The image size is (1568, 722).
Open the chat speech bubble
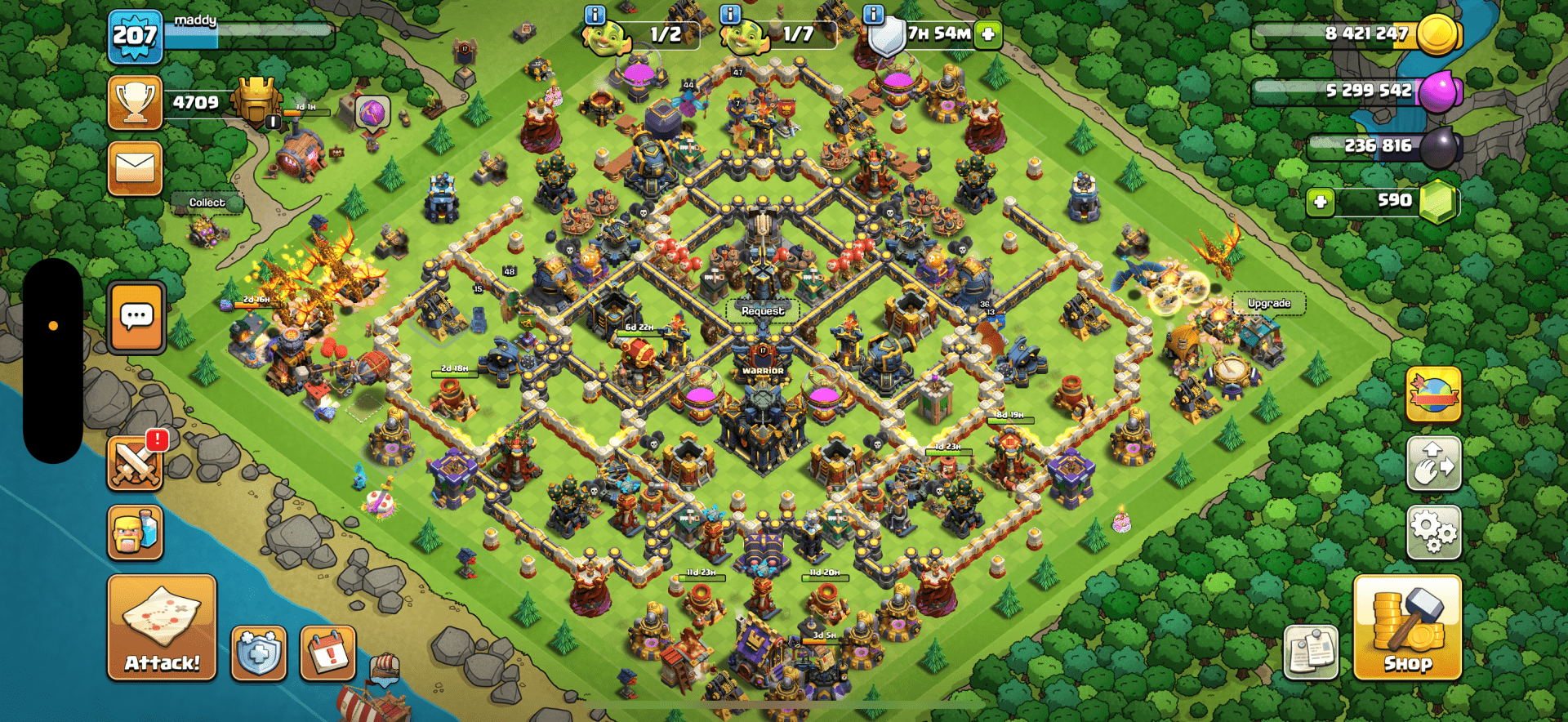point(136,317)
